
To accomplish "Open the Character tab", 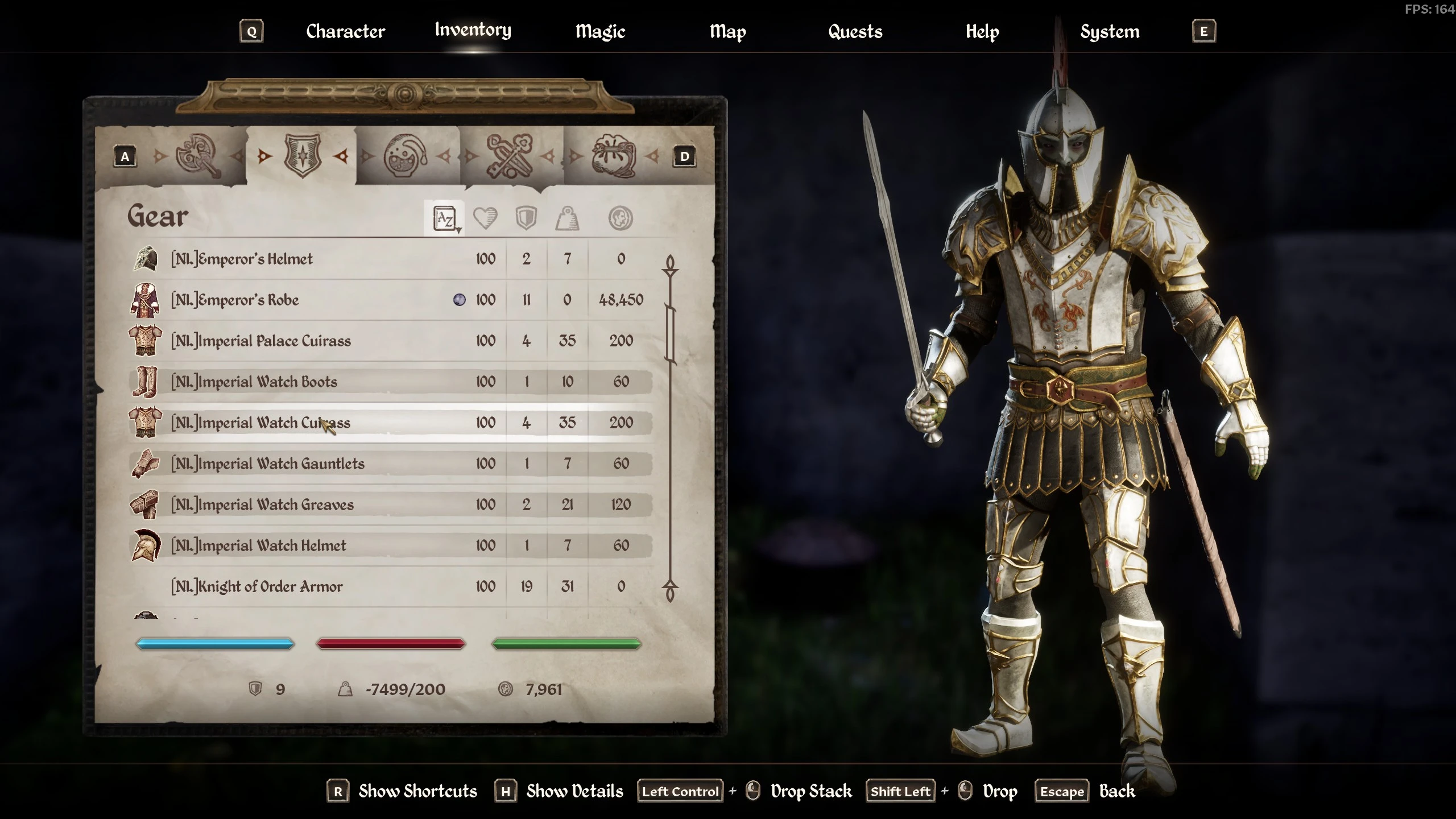I will (345, 31).
